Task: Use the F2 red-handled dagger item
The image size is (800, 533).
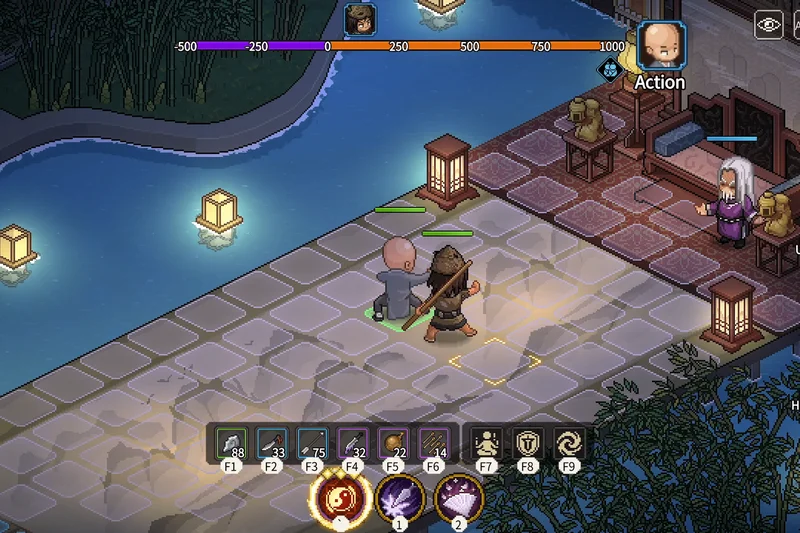Action: [x=271, y=443]
